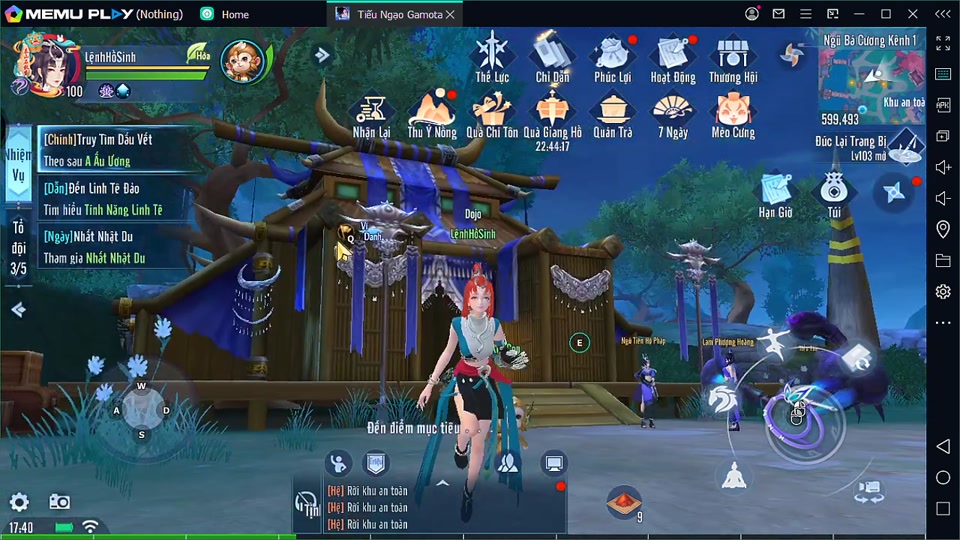Close the Tiếu Ngạo Gamota emulator tab
The height and width of the screenshot is (540, 960).
tap(450, 14)
